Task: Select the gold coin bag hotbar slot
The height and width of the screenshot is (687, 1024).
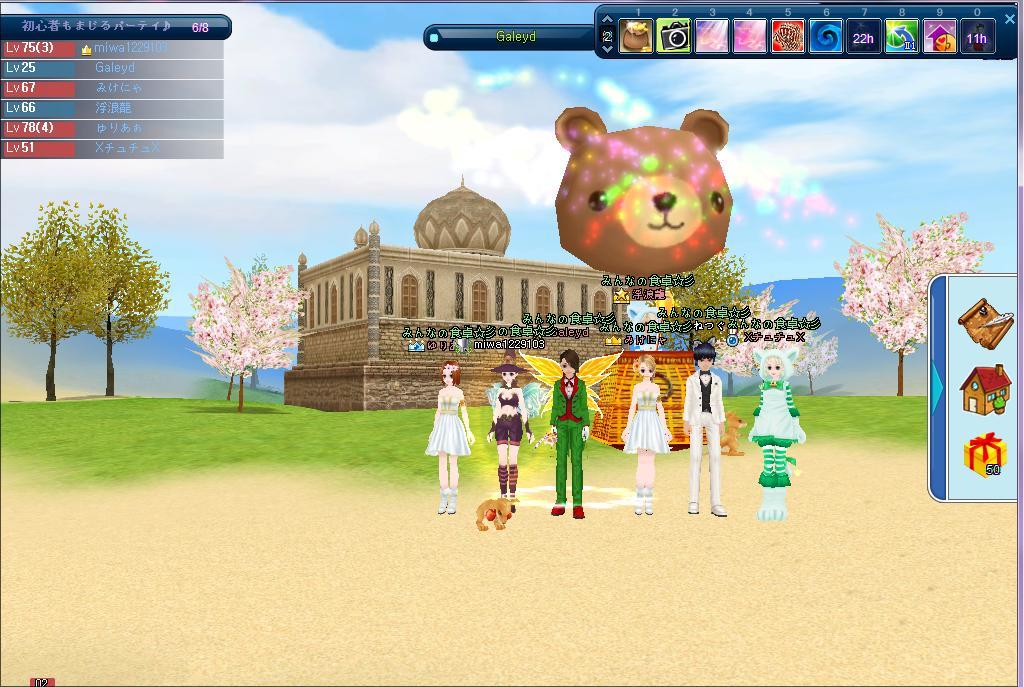Action: 636,38
